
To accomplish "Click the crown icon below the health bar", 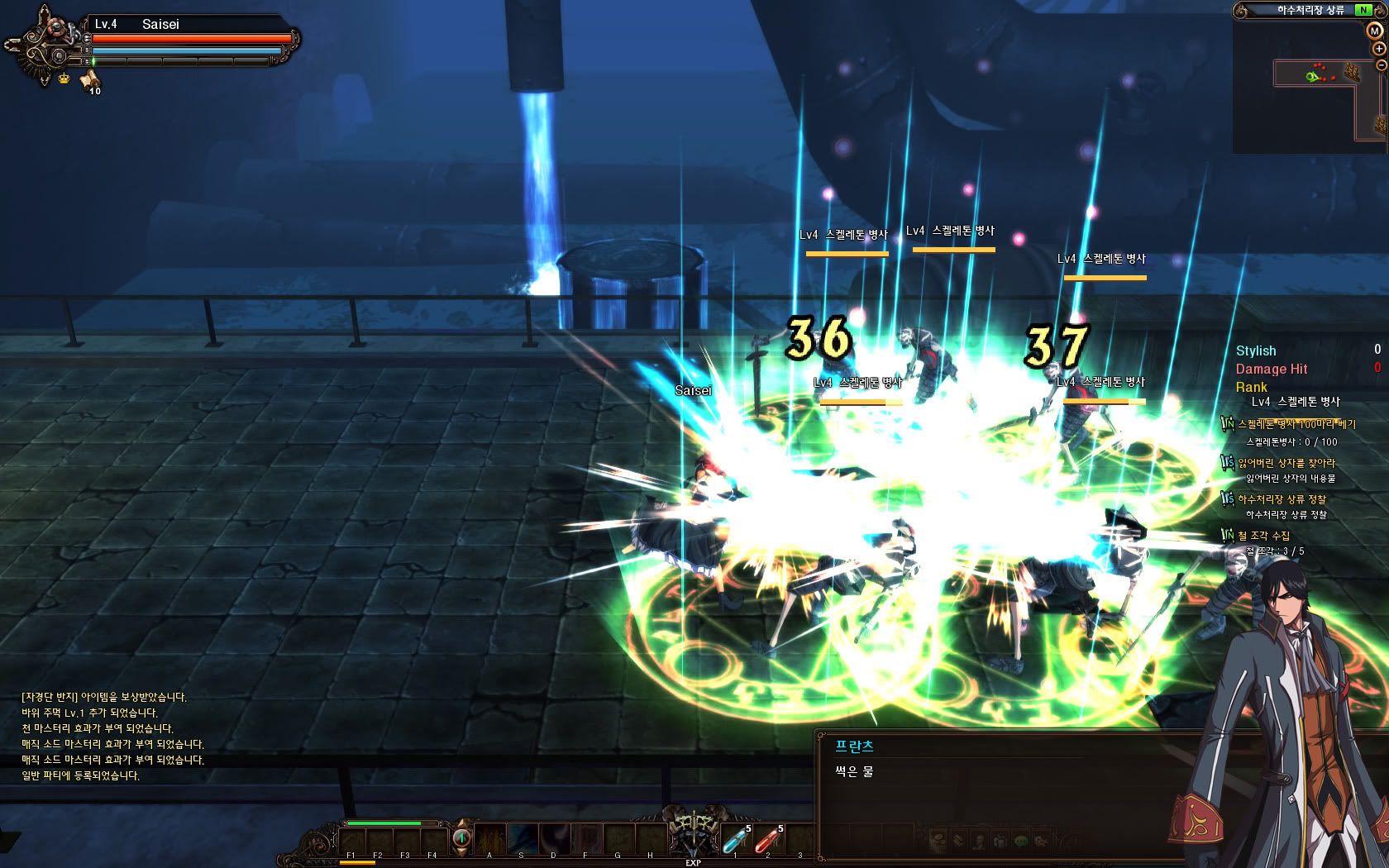I will point(64,79).
